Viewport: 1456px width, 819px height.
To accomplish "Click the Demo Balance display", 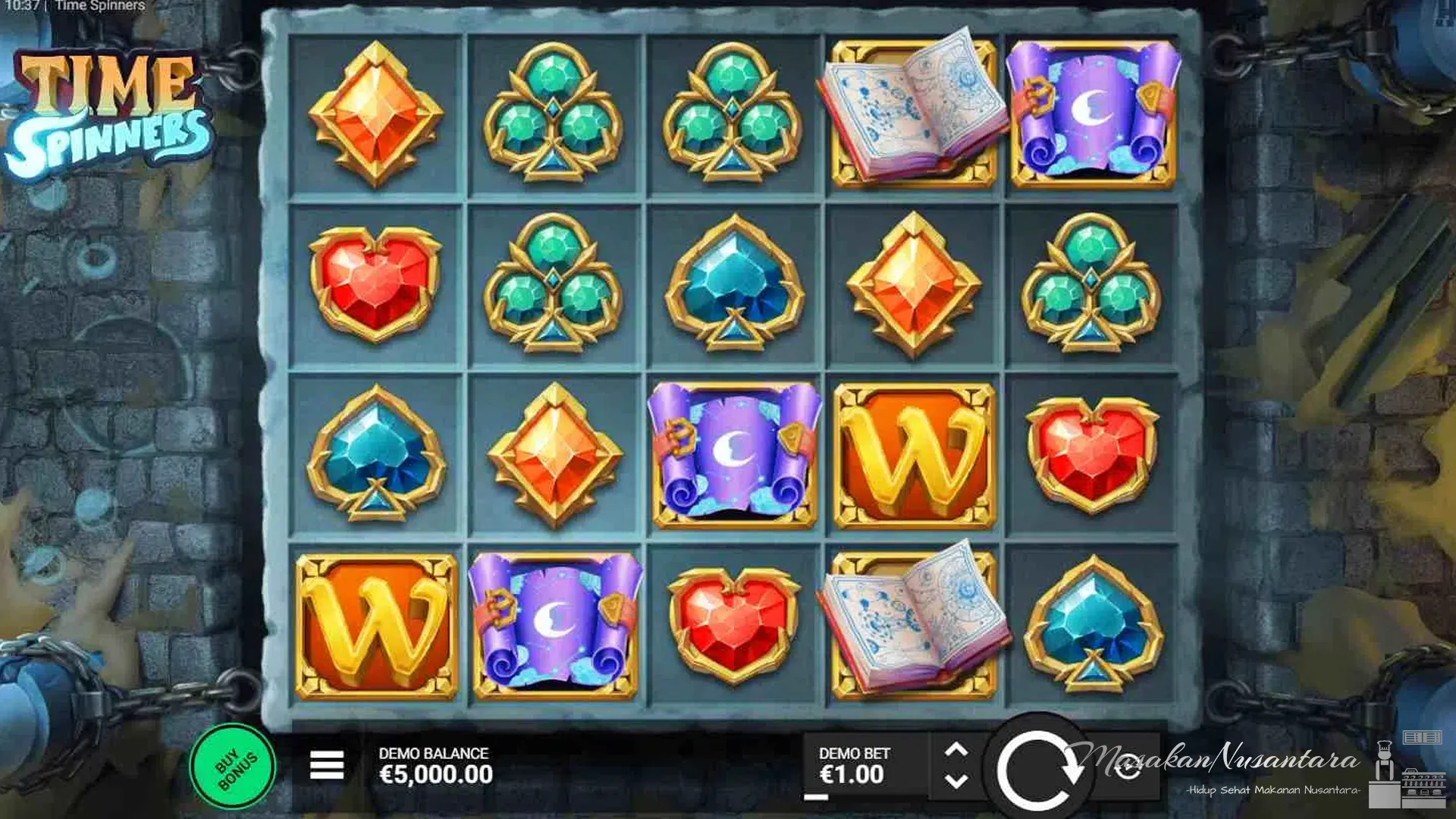I will click(x=436, y=767).
